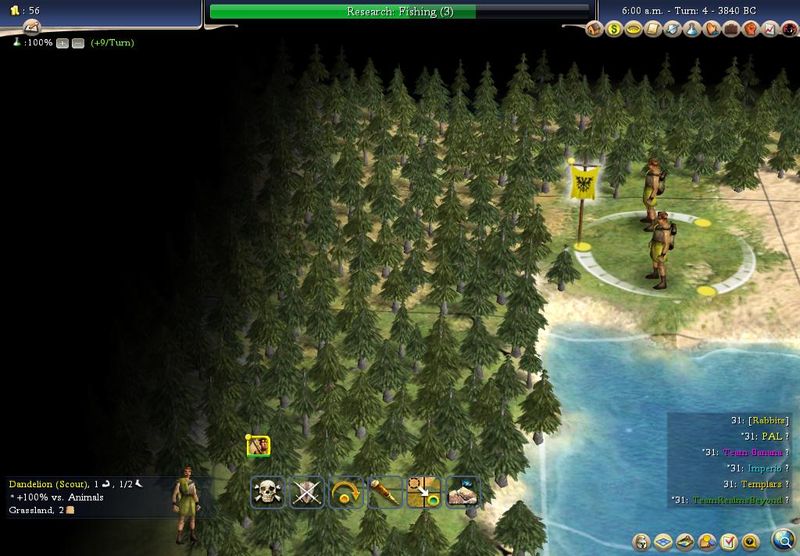The width and height of the screenshot is (800, 556).
Task: Activate the Explore spyglass action
Action: pos(385,491)
